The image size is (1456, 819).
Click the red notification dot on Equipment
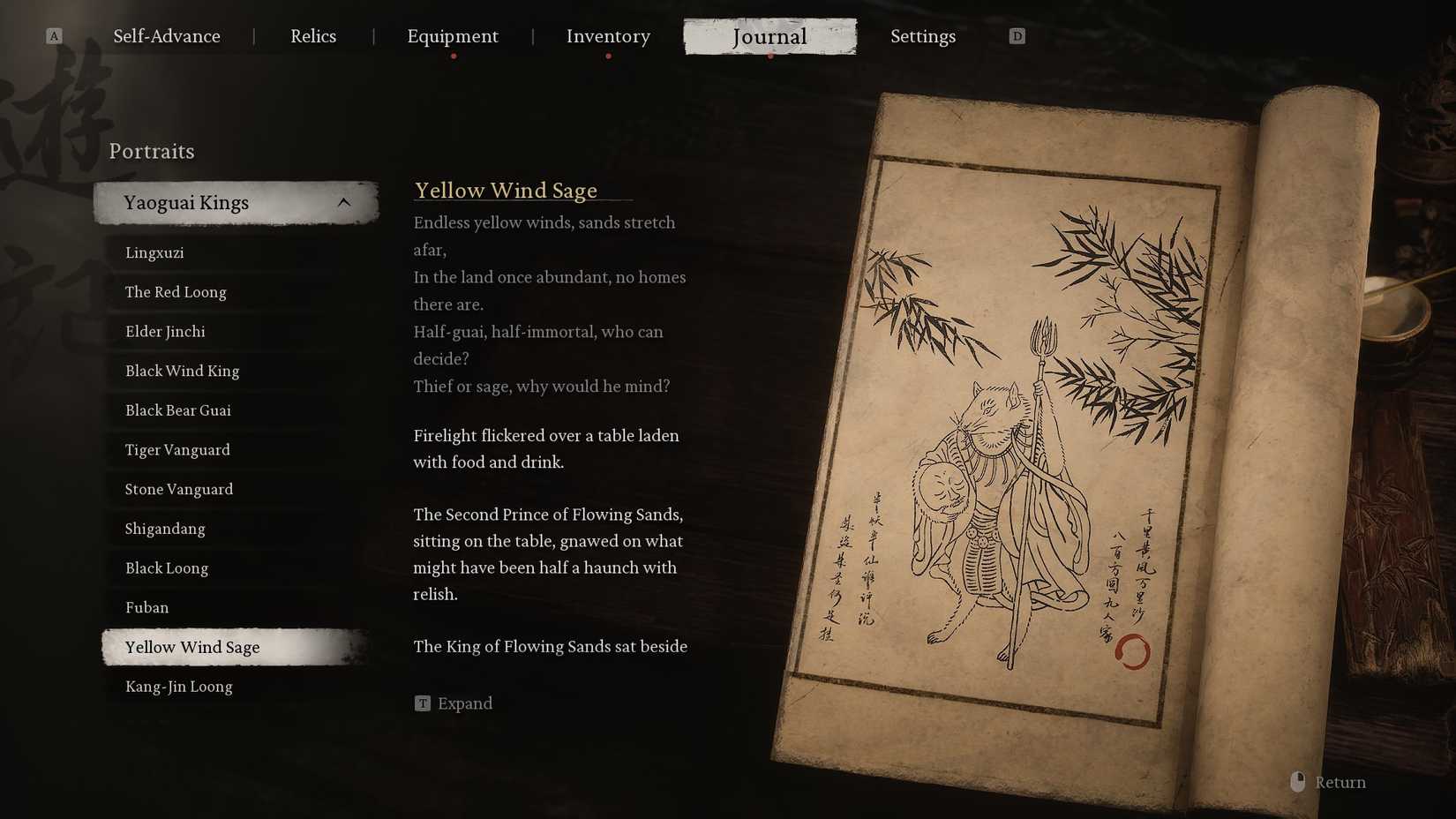(454, 55)
